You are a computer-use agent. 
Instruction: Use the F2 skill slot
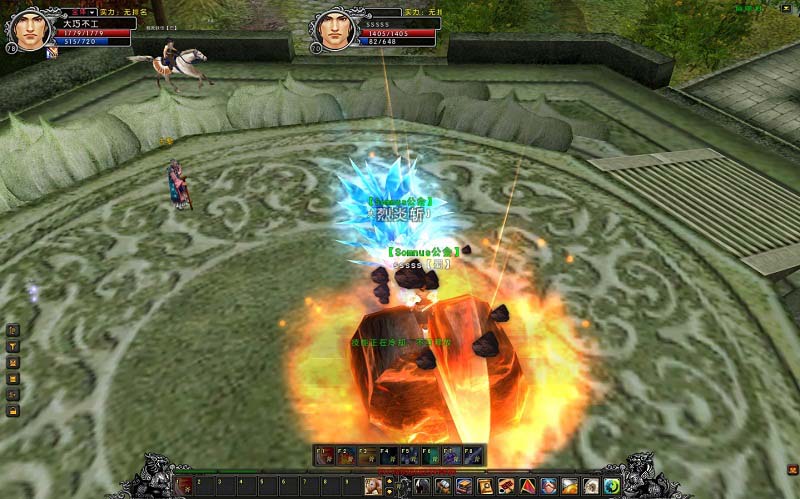345,455
